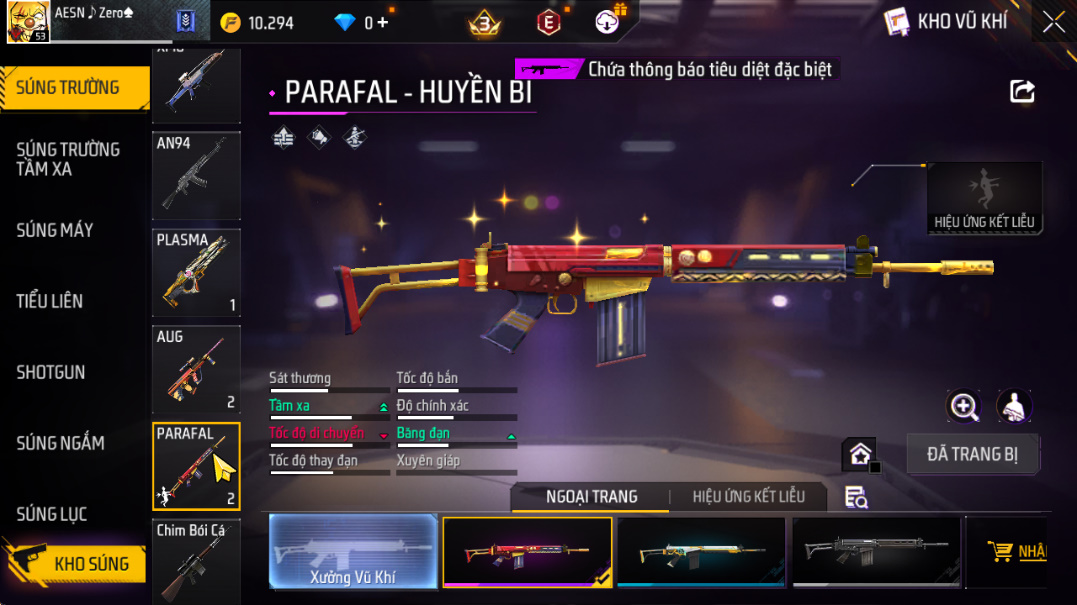
Task: Pick the AUG weapon in list
Action: point(196,369)
